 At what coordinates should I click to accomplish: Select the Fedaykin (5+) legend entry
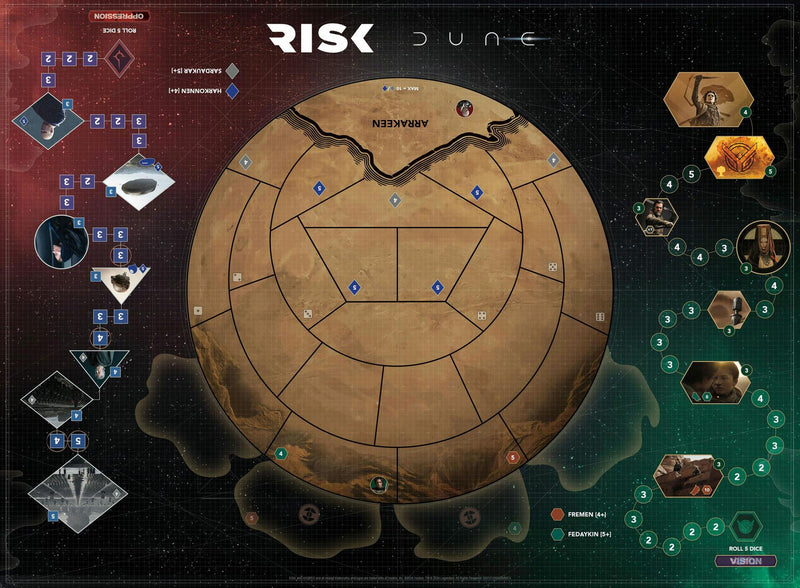pyautogui.click(x=590, y=534)
